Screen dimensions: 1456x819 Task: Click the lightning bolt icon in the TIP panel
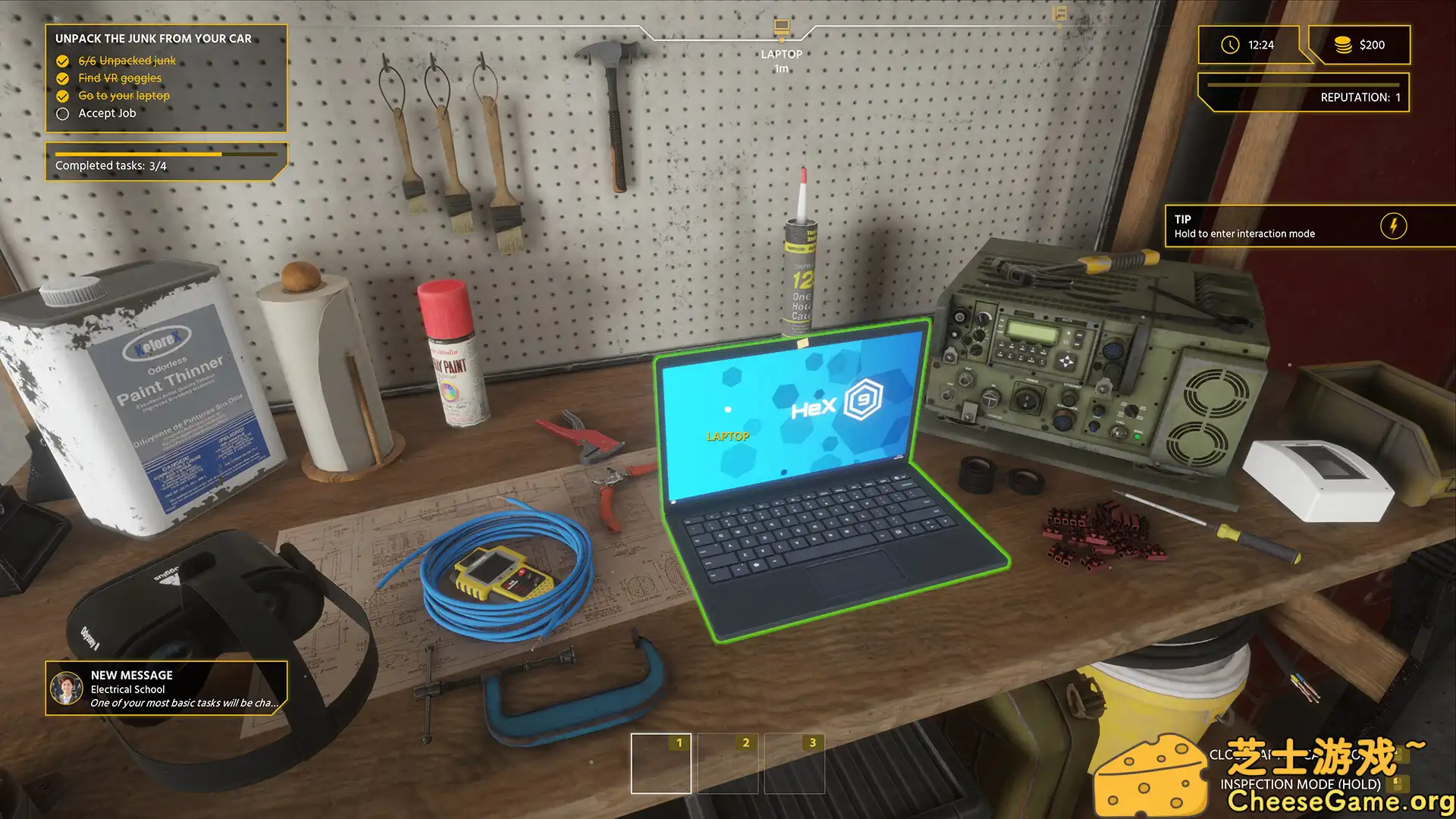point(1394,225)
